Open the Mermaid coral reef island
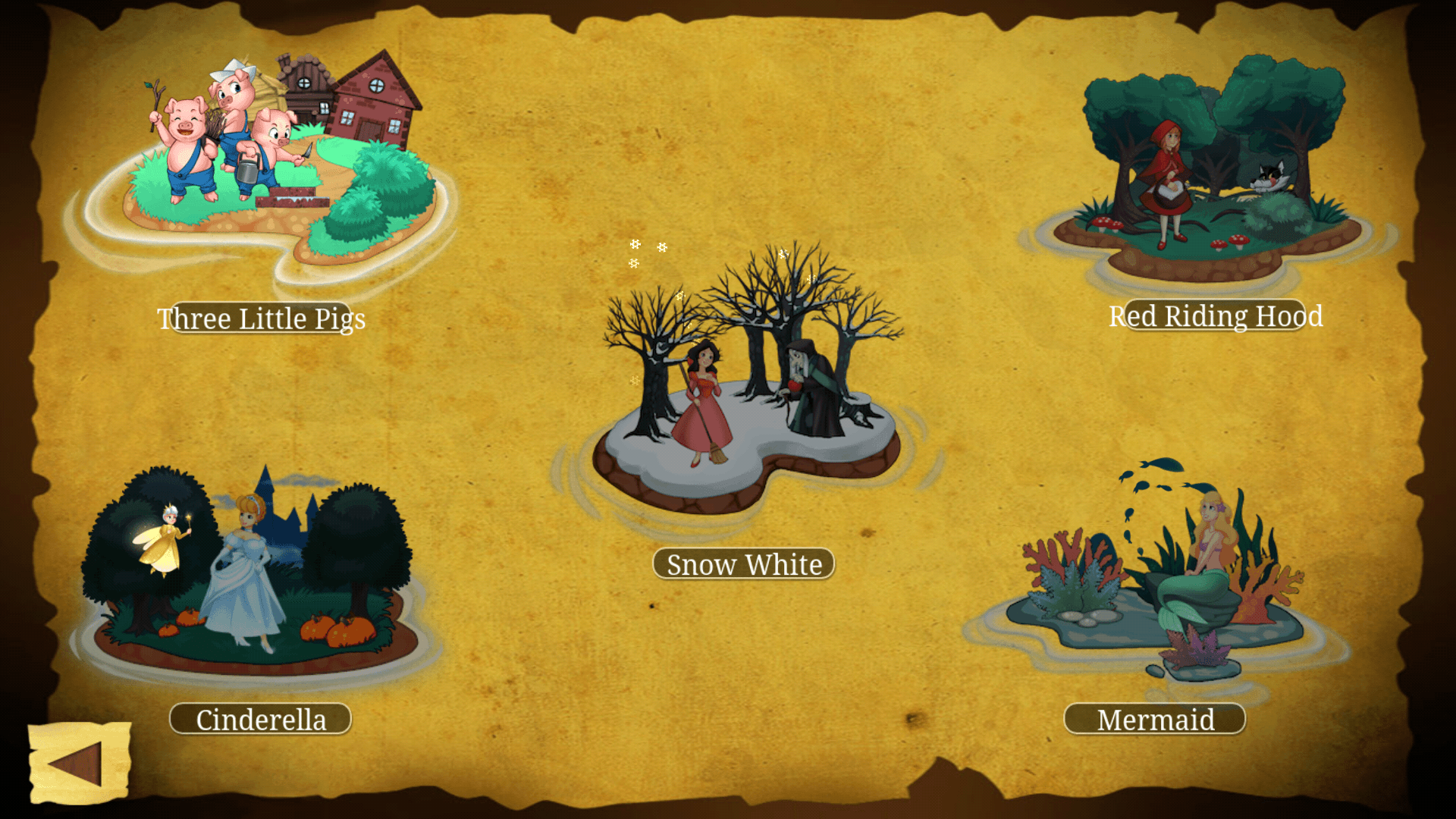 1160,584
